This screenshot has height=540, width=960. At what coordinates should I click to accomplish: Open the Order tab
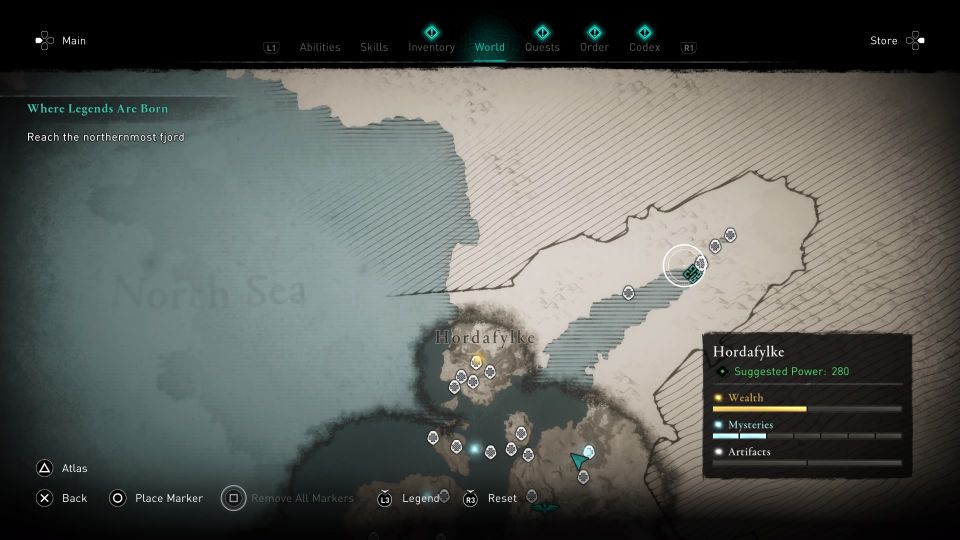594,47
